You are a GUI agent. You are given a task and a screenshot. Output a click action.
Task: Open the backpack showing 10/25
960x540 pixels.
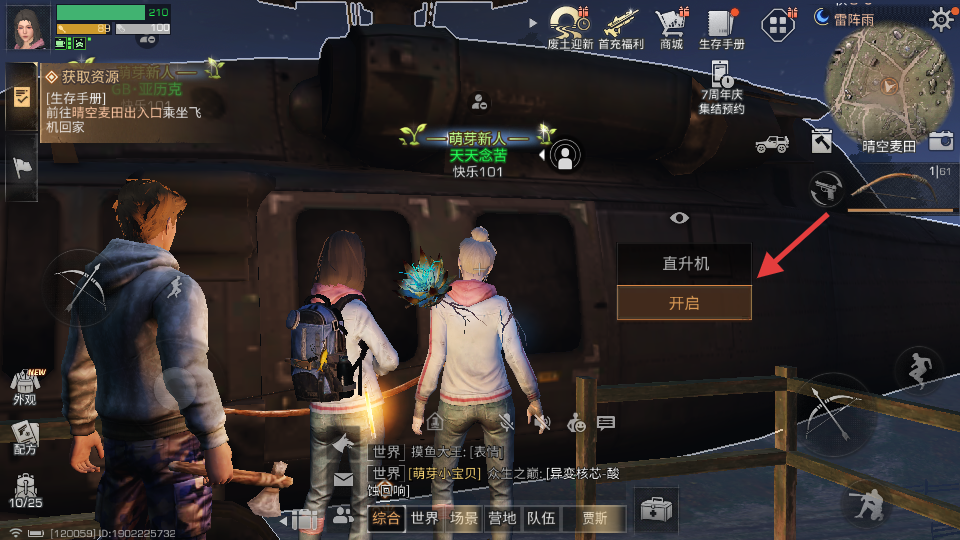pyautogui.click(x=27, y=490)
